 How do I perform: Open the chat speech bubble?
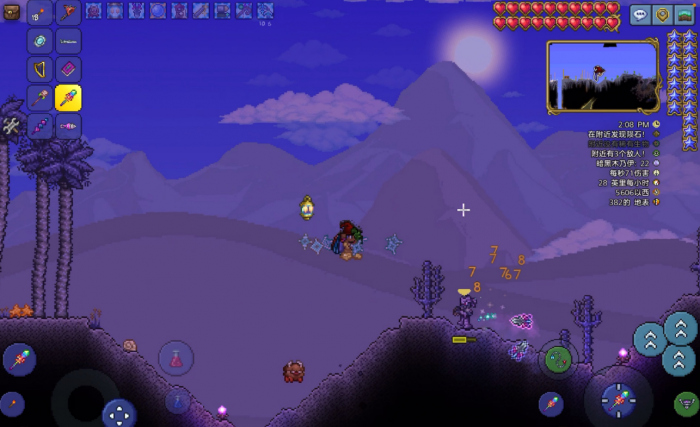pyautogui.click(x=639, y=14)
